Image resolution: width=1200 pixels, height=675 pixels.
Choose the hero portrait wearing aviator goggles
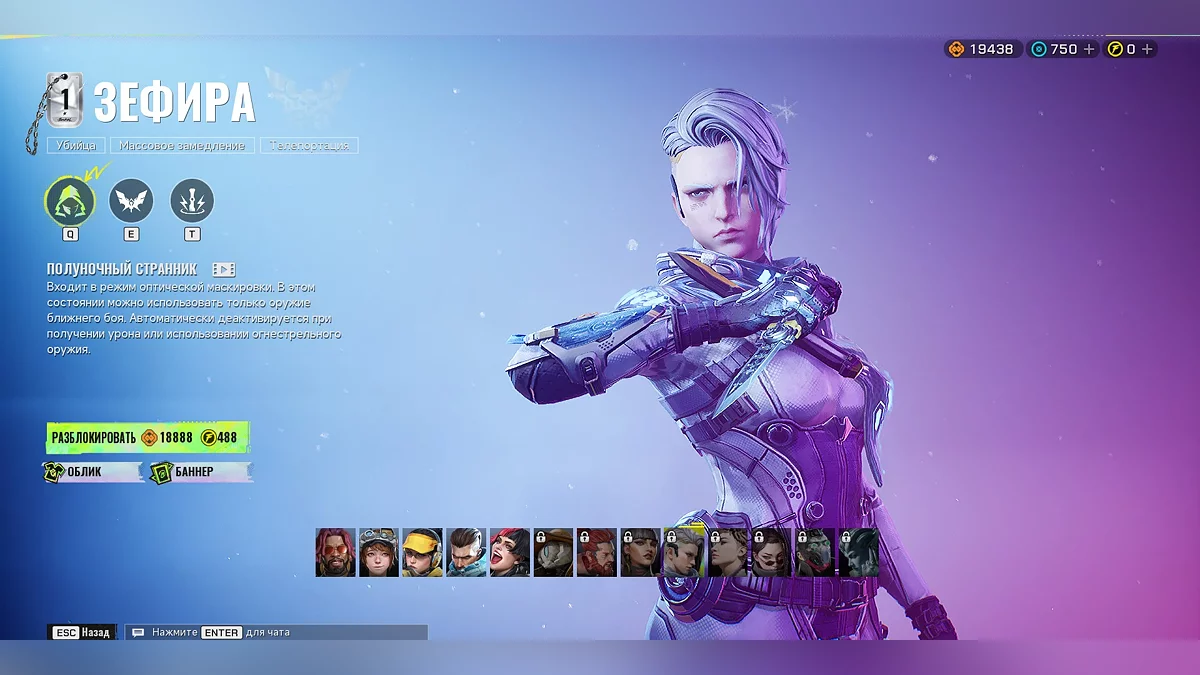click(379, 553)
